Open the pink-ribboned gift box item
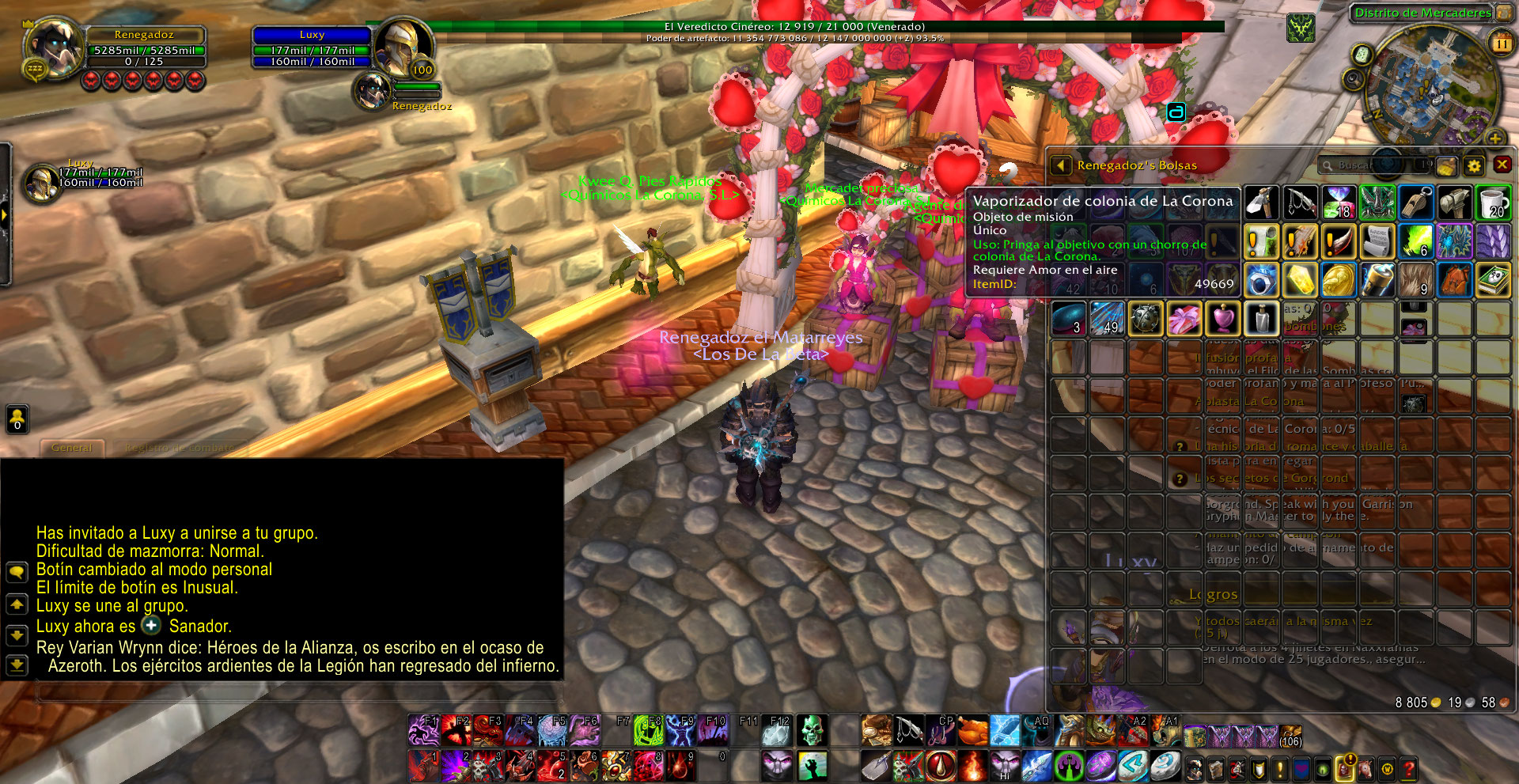Screen dimensions: 1519x784 [1184, 319]
